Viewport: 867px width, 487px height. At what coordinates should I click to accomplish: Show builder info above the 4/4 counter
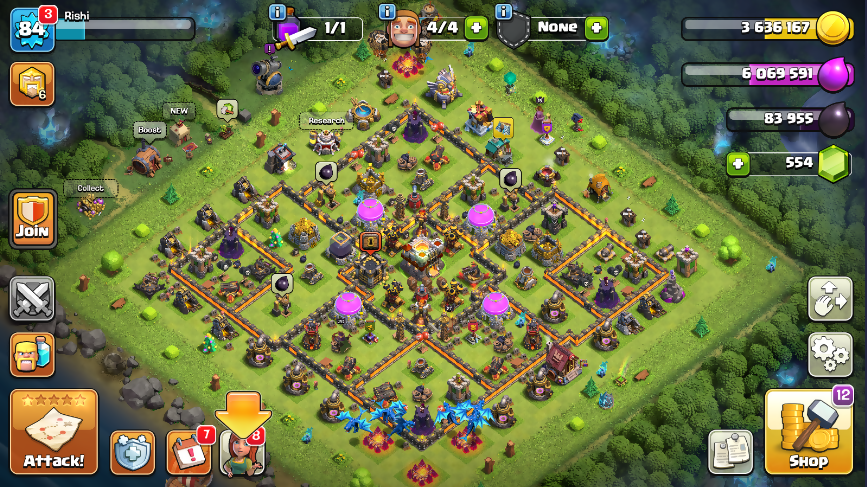[x=387, y=12]
